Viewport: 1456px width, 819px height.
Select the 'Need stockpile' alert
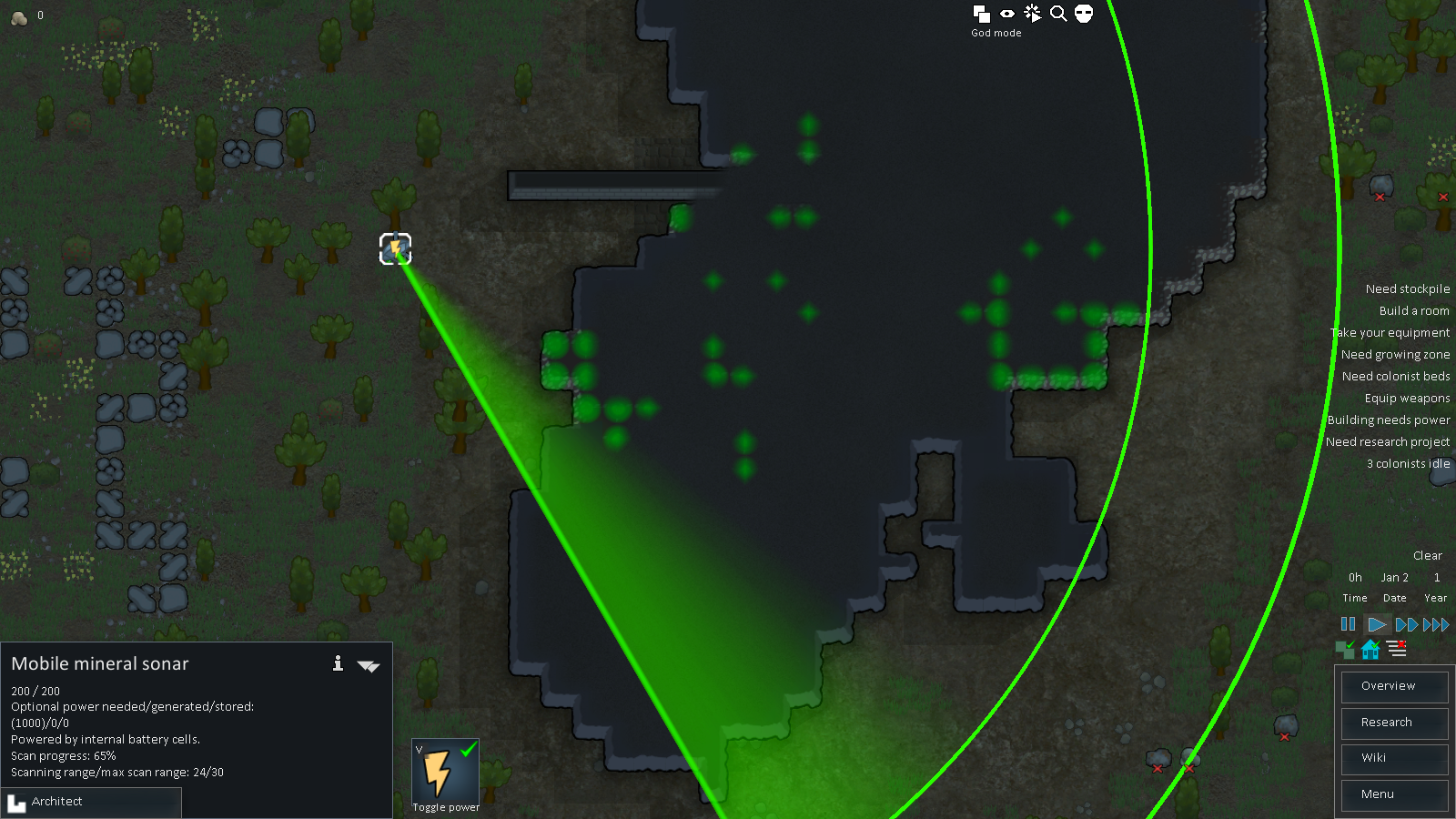[1407, 289]
